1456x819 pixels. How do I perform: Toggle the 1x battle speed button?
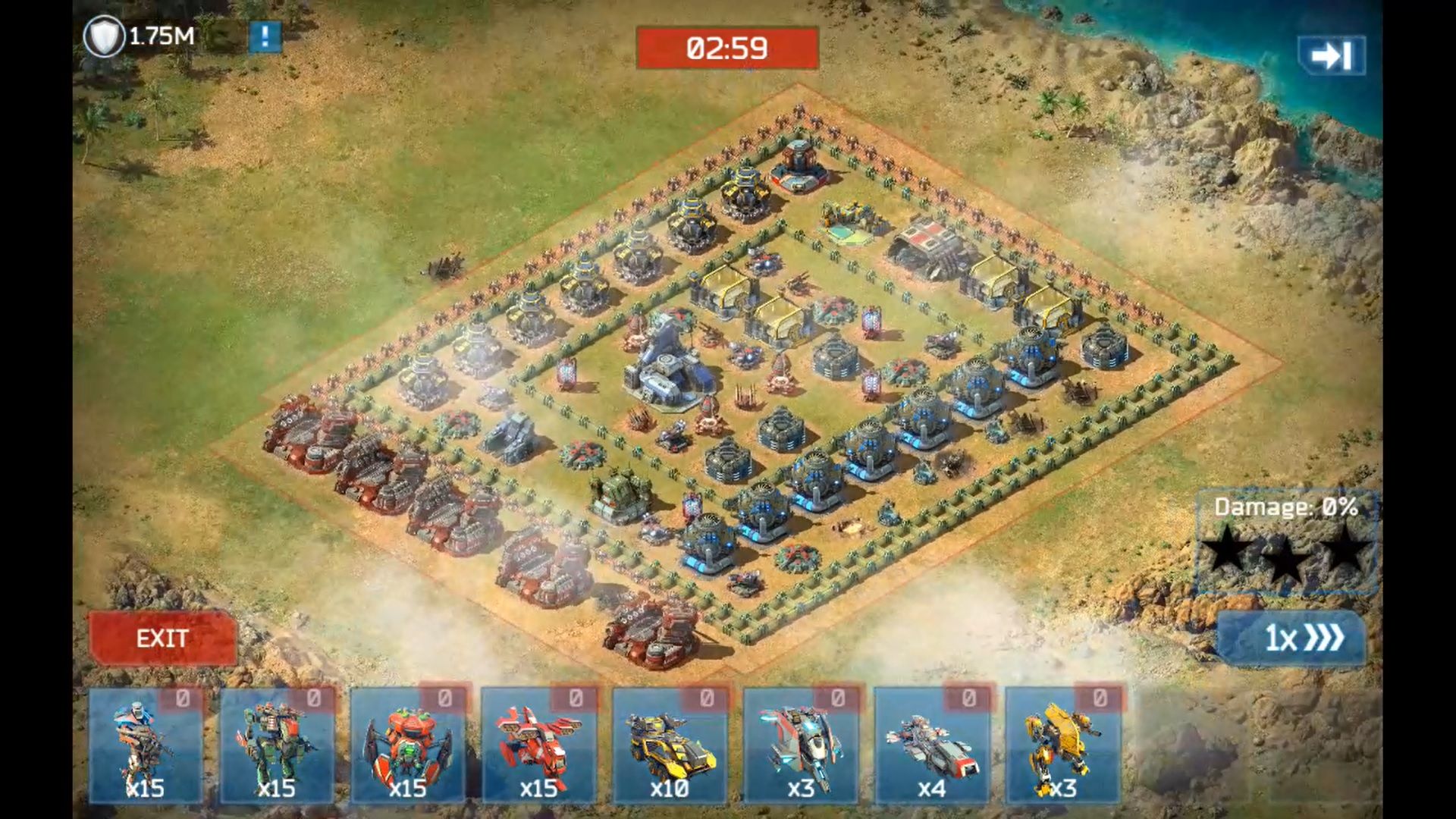point(1291,639)
